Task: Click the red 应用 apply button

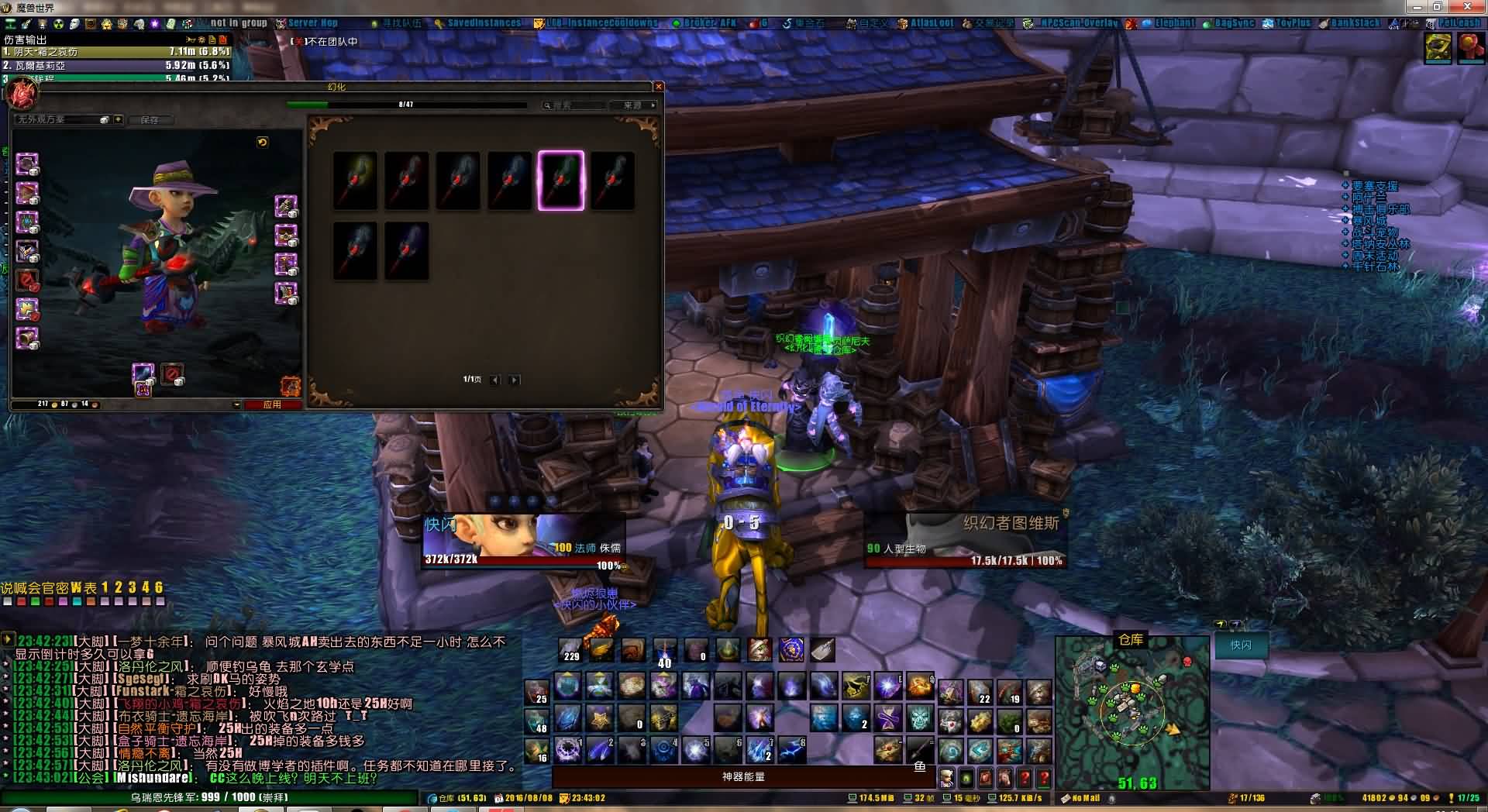Action: (272, 404)
